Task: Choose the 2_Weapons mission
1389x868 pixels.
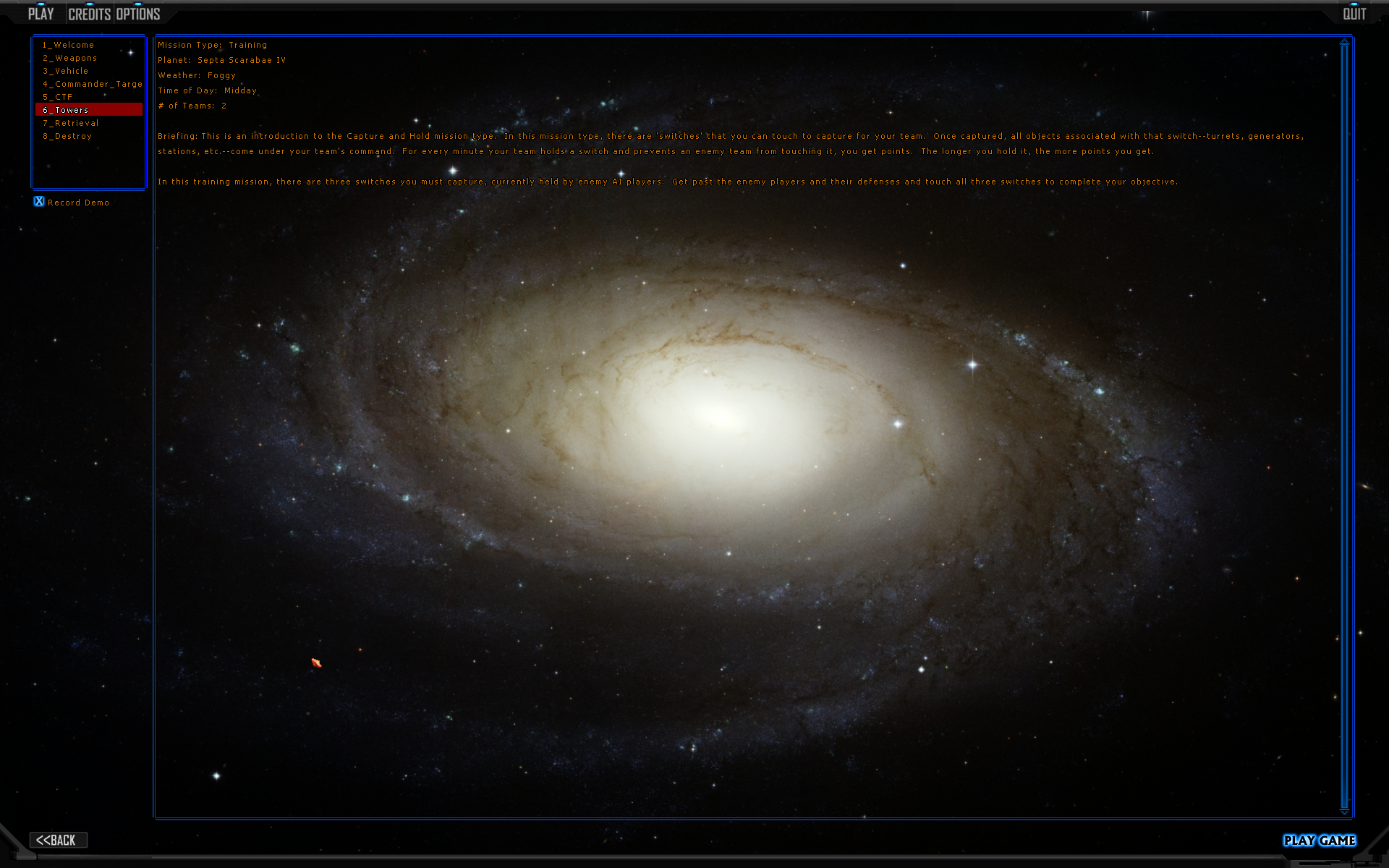Action: [x=69, y=58]
